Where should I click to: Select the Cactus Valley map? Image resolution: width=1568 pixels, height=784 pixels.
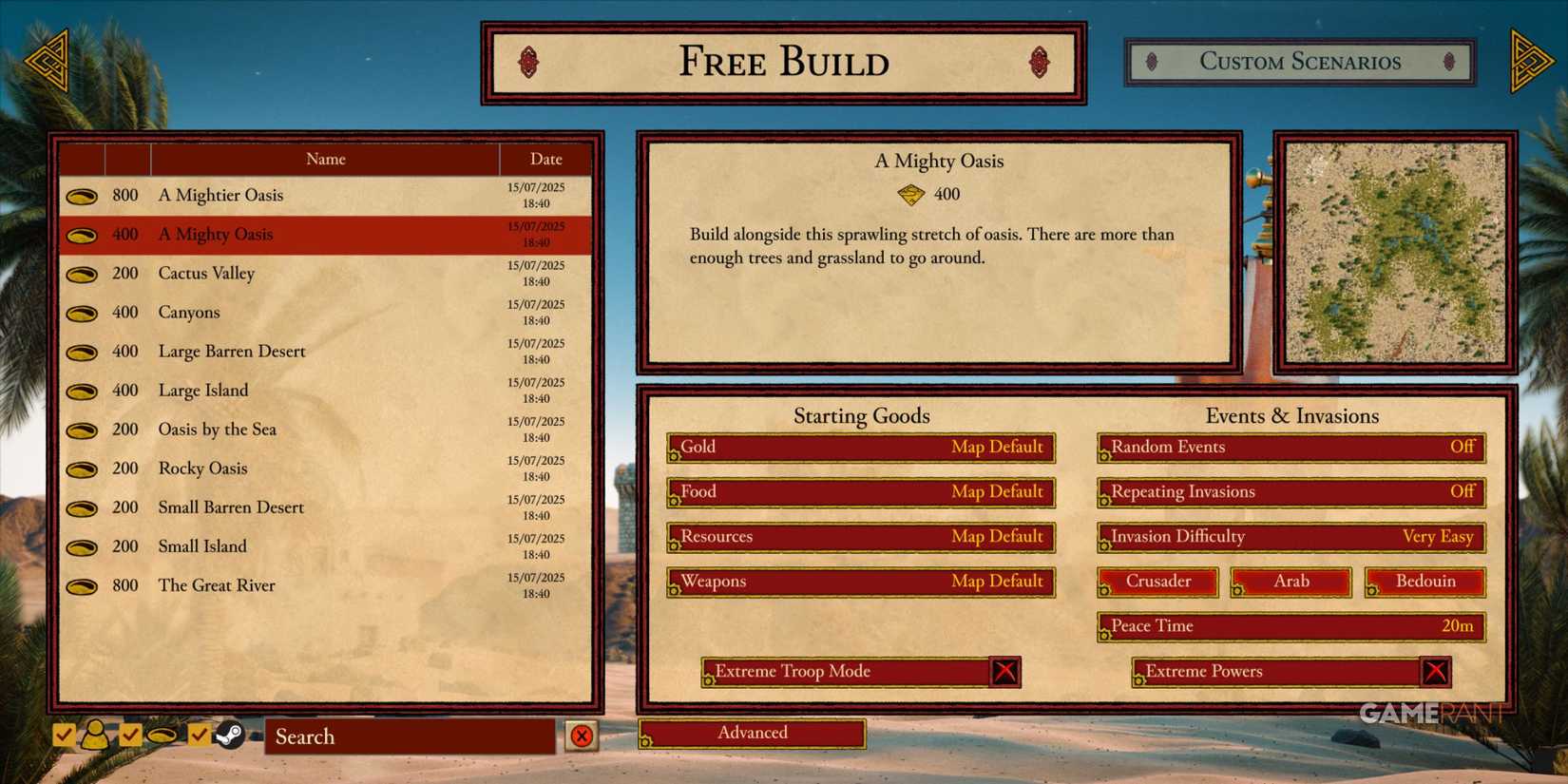click(x=205, y=274)
